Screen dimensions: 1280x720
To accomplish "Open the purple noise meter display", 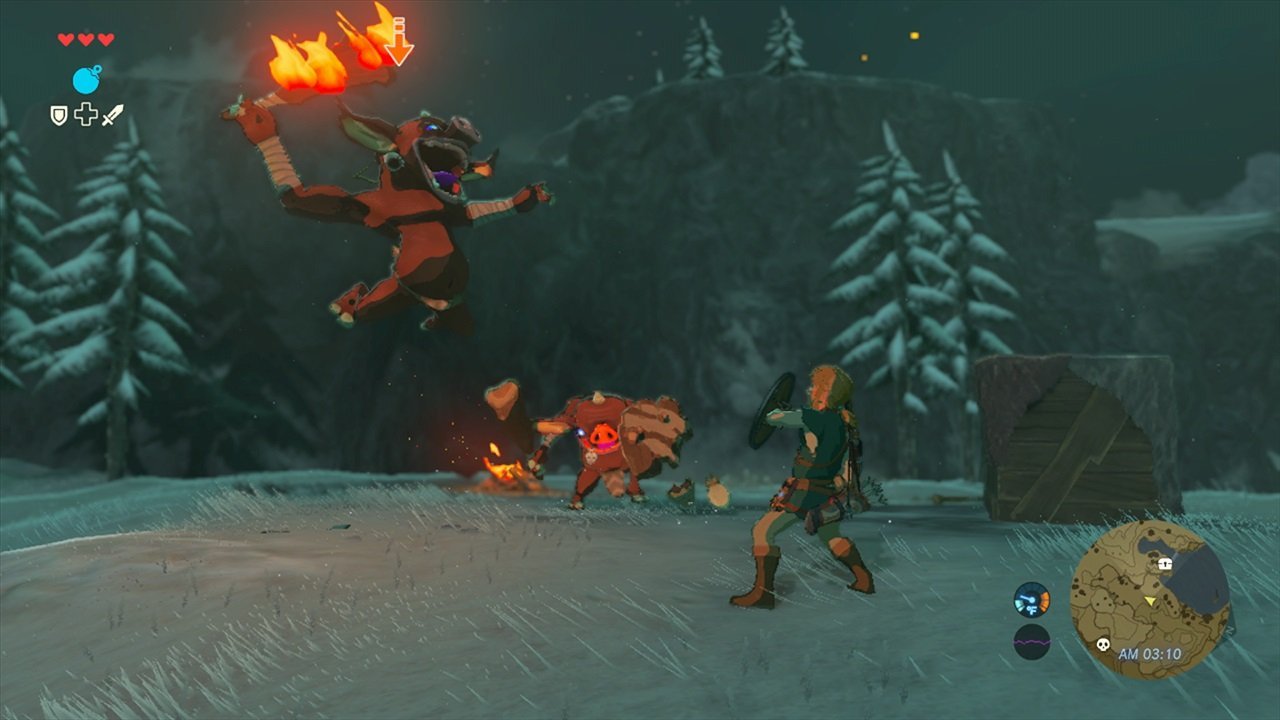I will [x=1032, y=642].
